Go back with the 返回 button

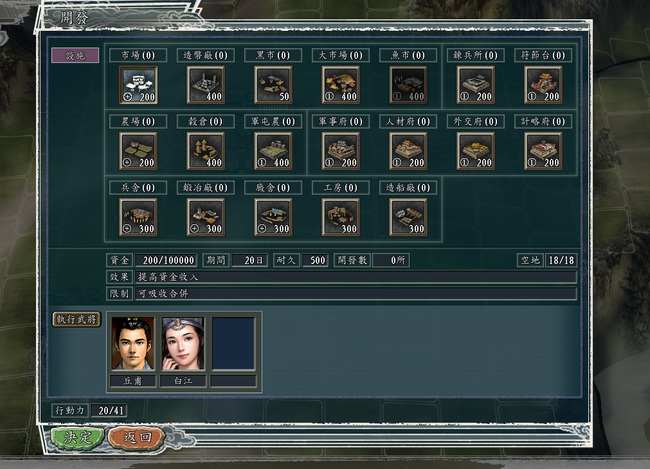click(137, 437)
